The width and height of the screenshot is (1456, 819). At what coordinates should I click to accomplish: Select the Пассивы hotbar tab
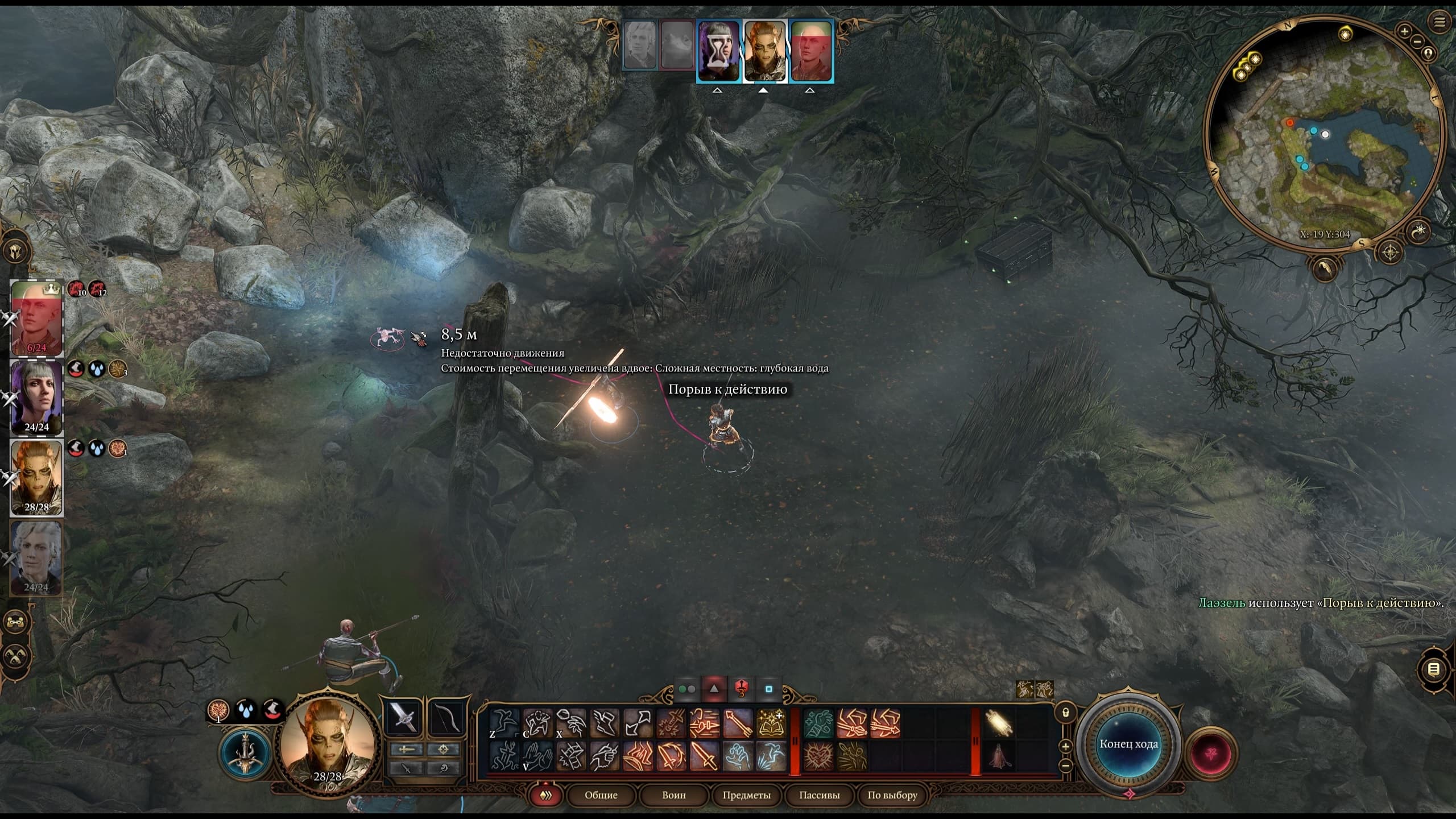pyautogui.click(x=819, y=795)
